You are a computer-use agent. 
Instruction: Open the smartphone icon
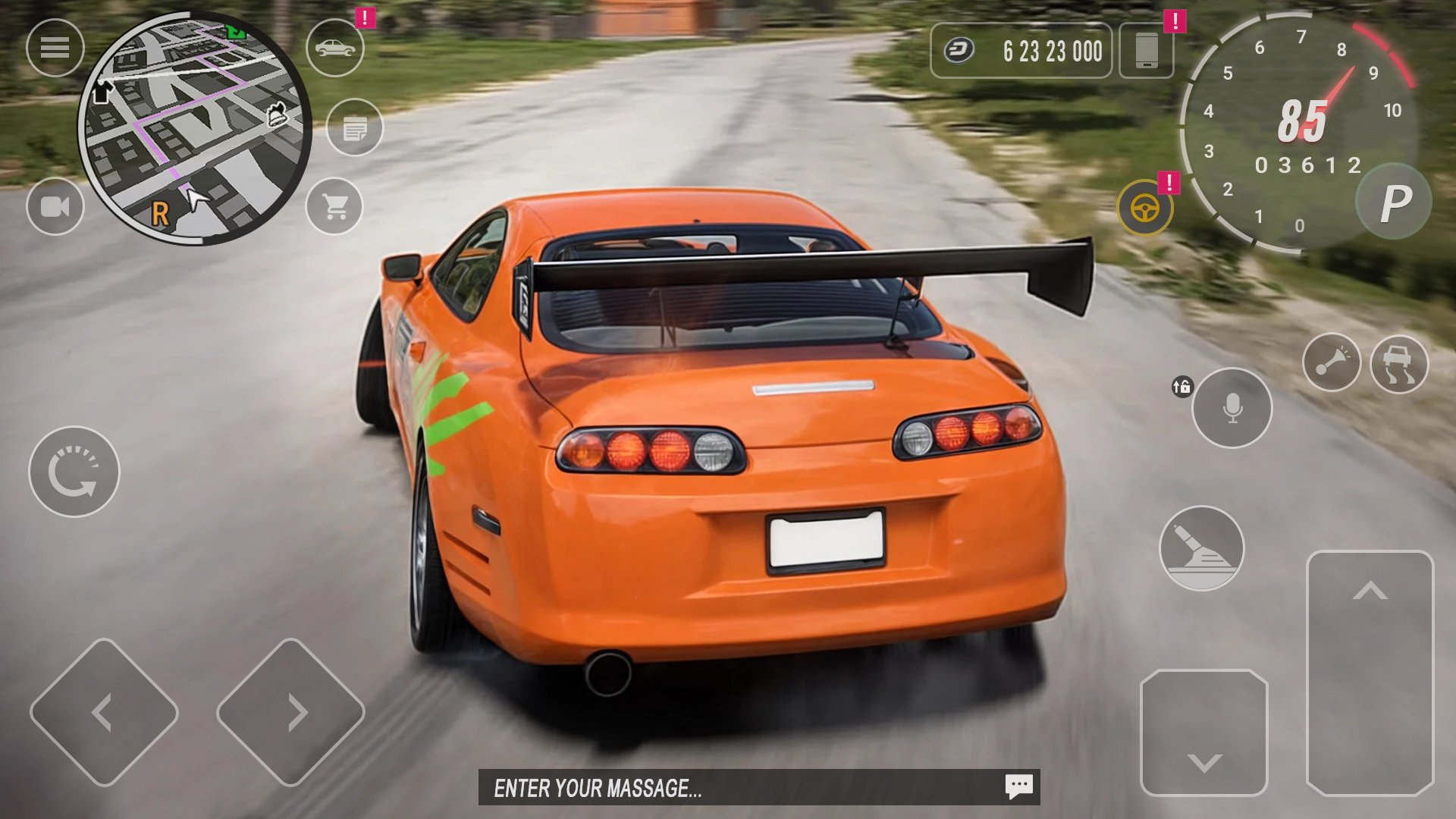click(1146, 51)
